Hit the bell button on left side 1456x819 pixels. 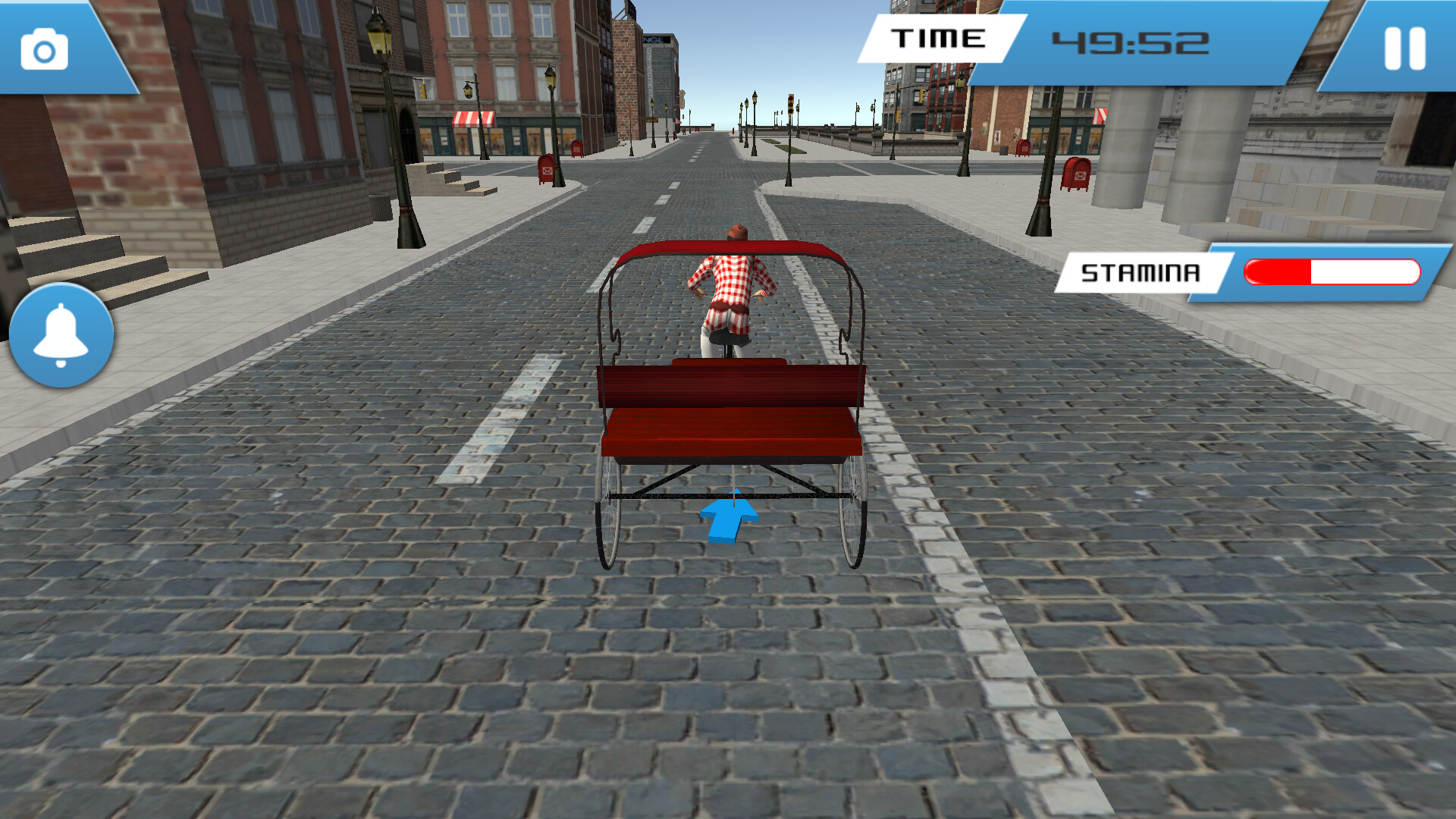point(62,334)
